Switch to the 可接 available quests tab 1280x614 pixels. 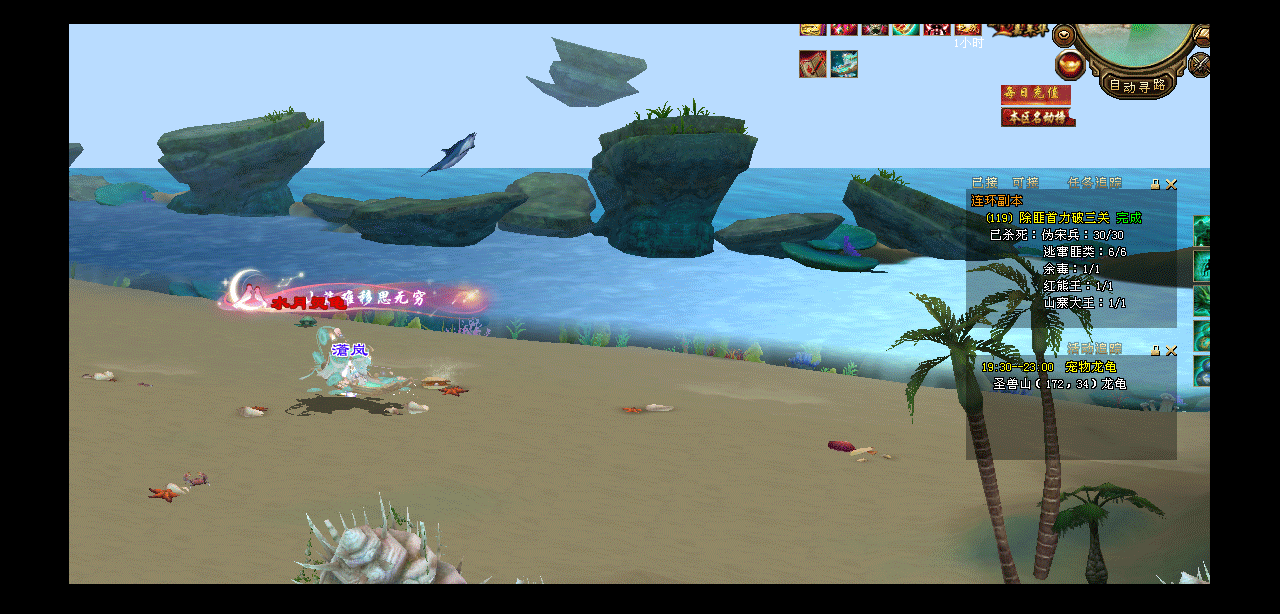pos(1025,183)
